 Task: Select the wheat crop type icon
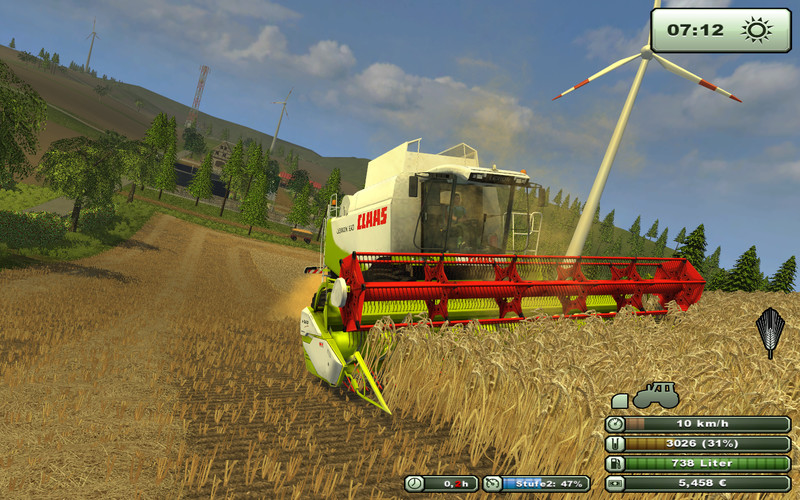coord(770,332)
